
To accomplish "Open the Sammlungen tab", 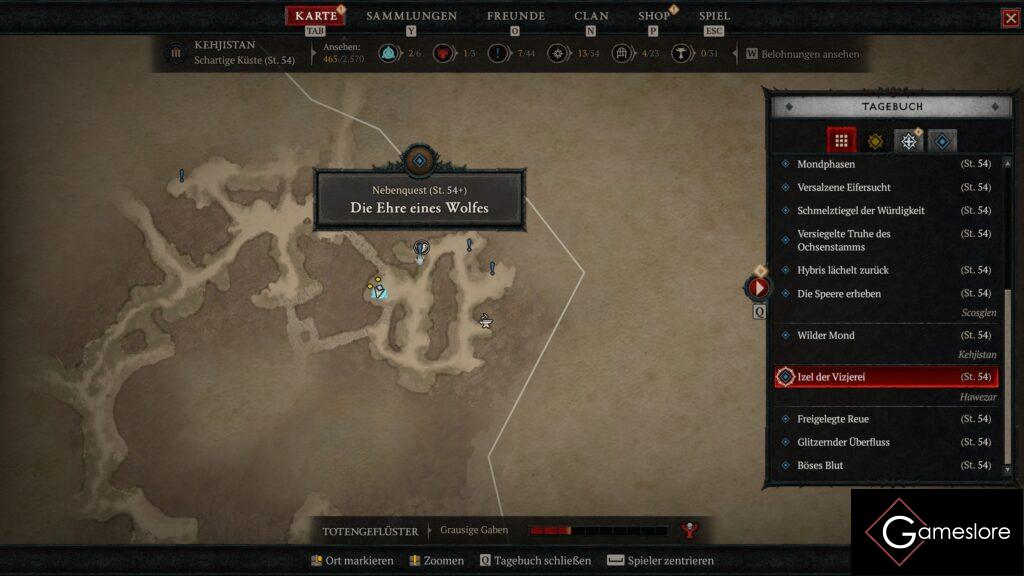I will (411, 16).
